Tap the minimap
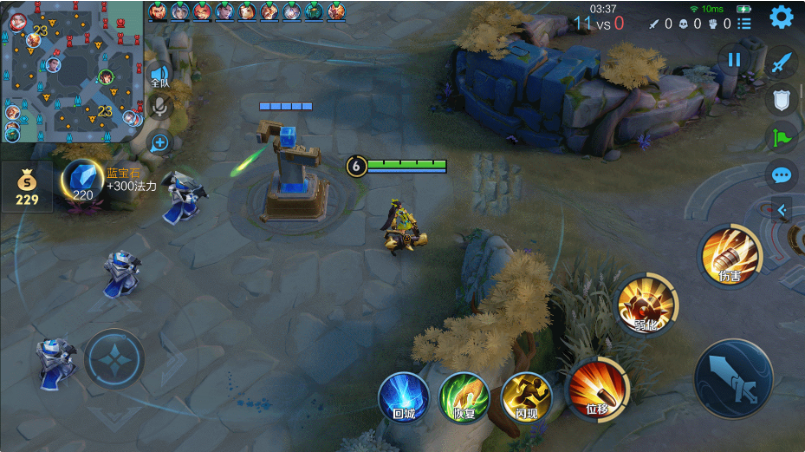Image resolution: width=805 pixels, height=452 pixels. click(x=71, y=72)
